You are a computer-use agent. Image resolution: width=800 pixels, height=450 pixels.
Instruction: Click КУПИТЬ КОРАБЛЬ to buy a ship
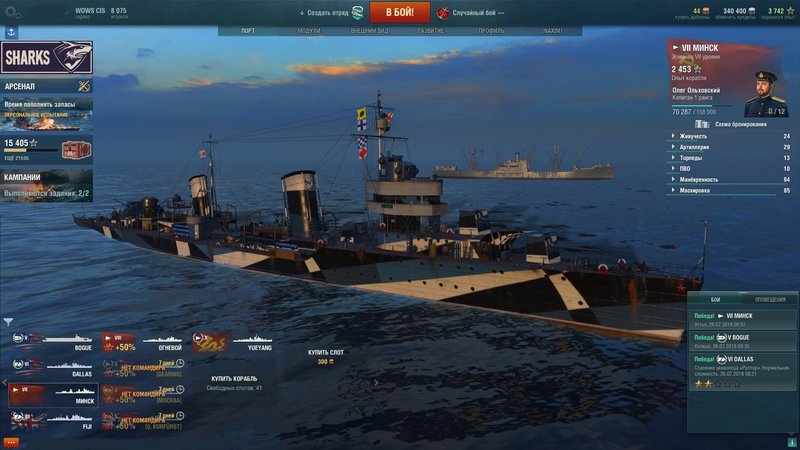[236, 379]
